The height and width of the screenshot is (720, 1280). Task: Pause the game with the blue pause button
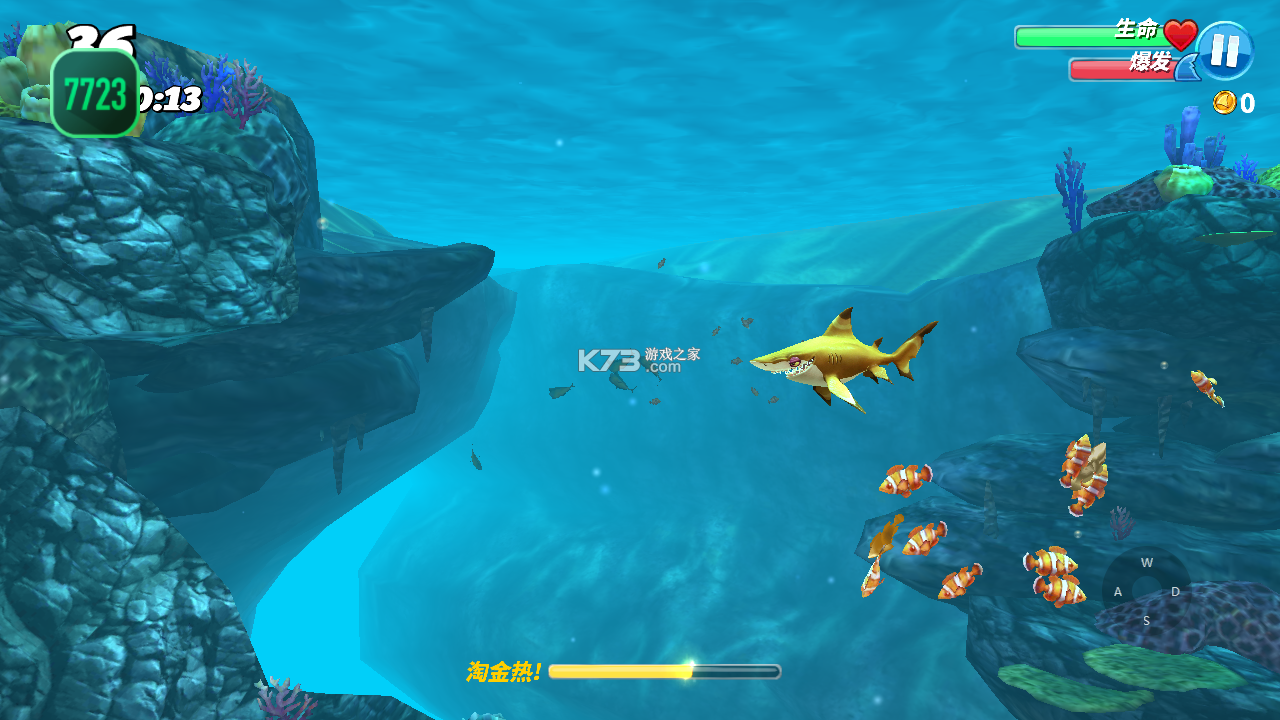pos(1225,50)
